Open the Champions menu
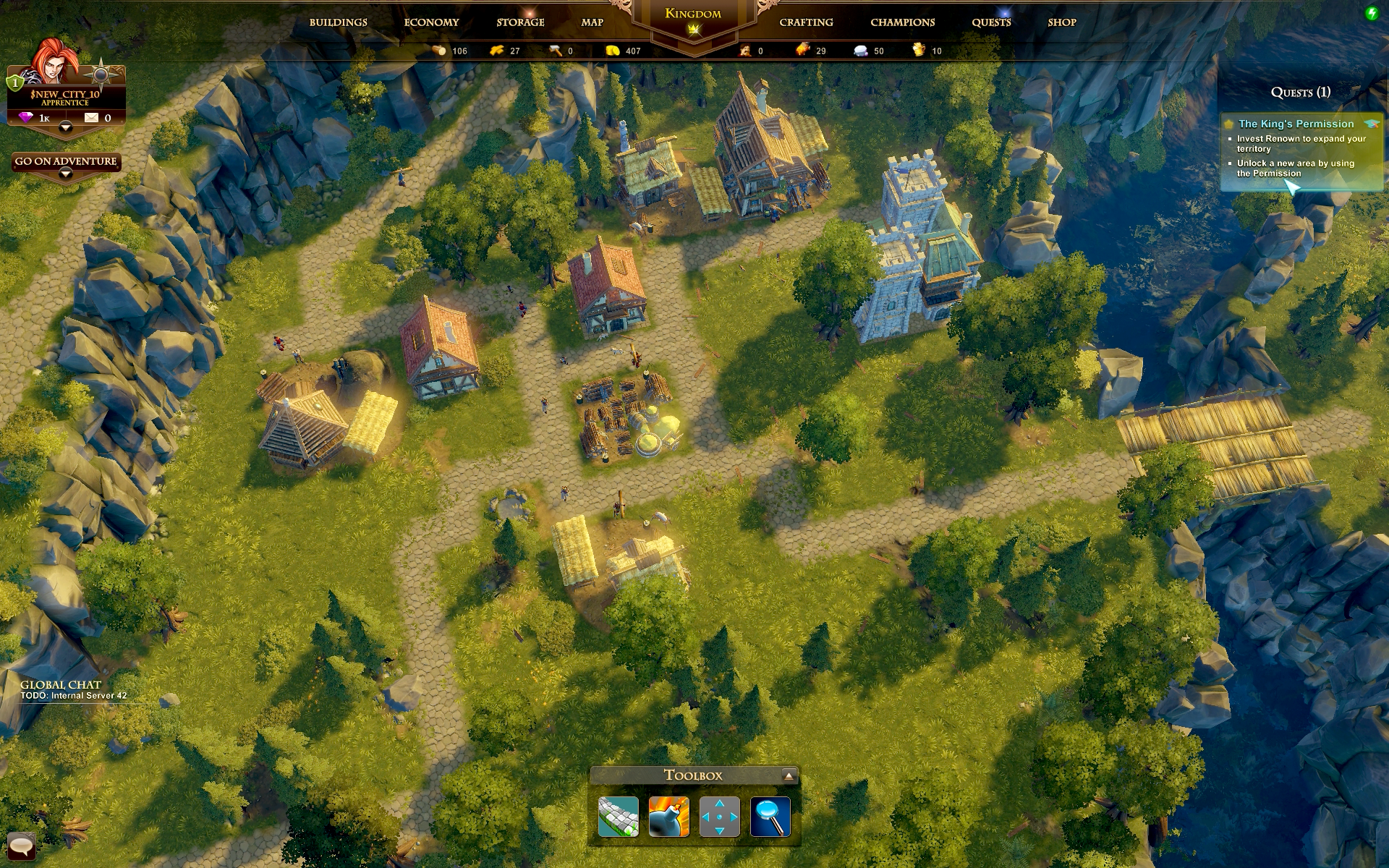The width and height of the screenshot is (1389, 868). pos(902,22)
